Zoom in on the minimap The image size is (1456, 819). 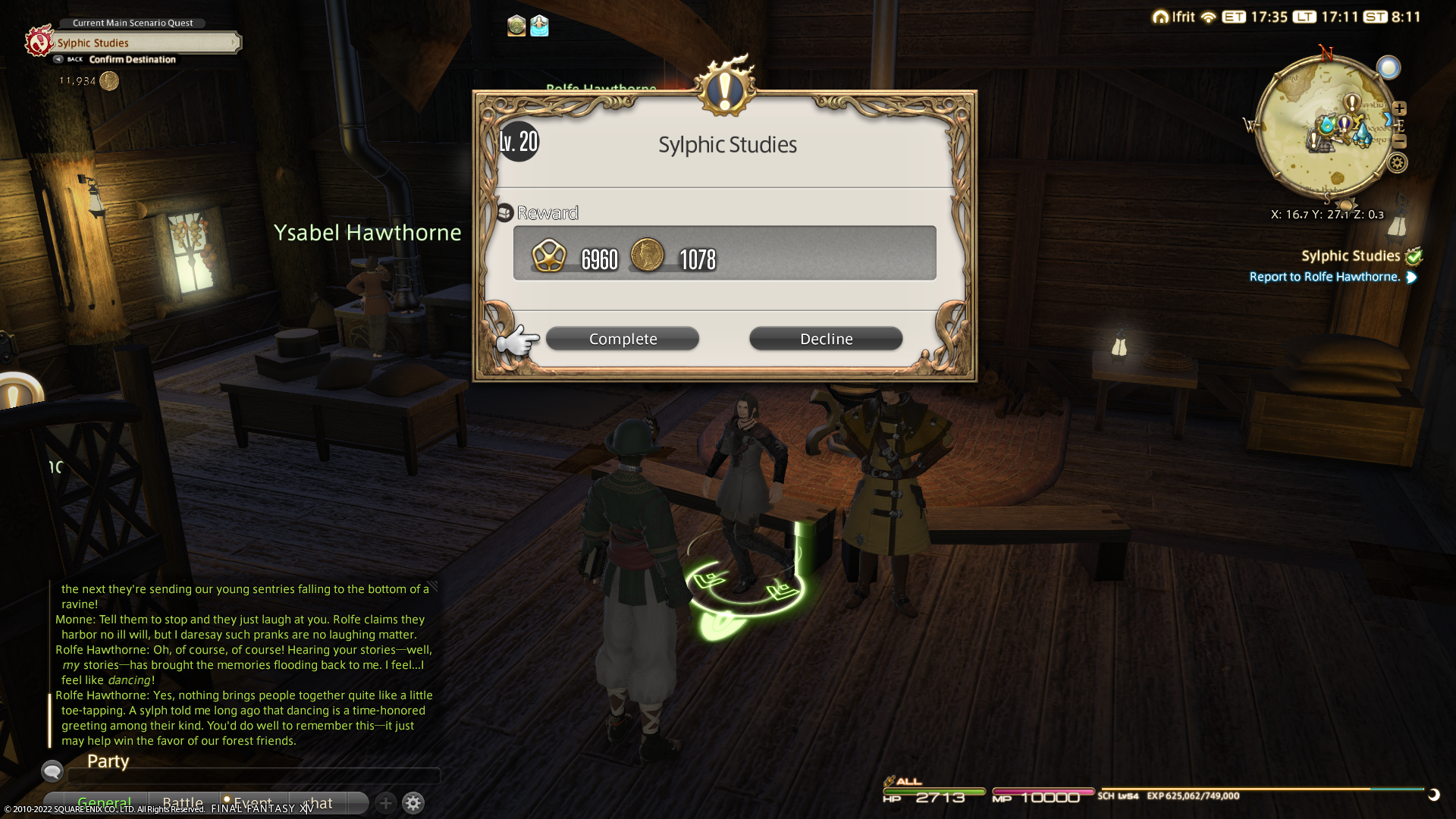click(x=1399, y=108)
